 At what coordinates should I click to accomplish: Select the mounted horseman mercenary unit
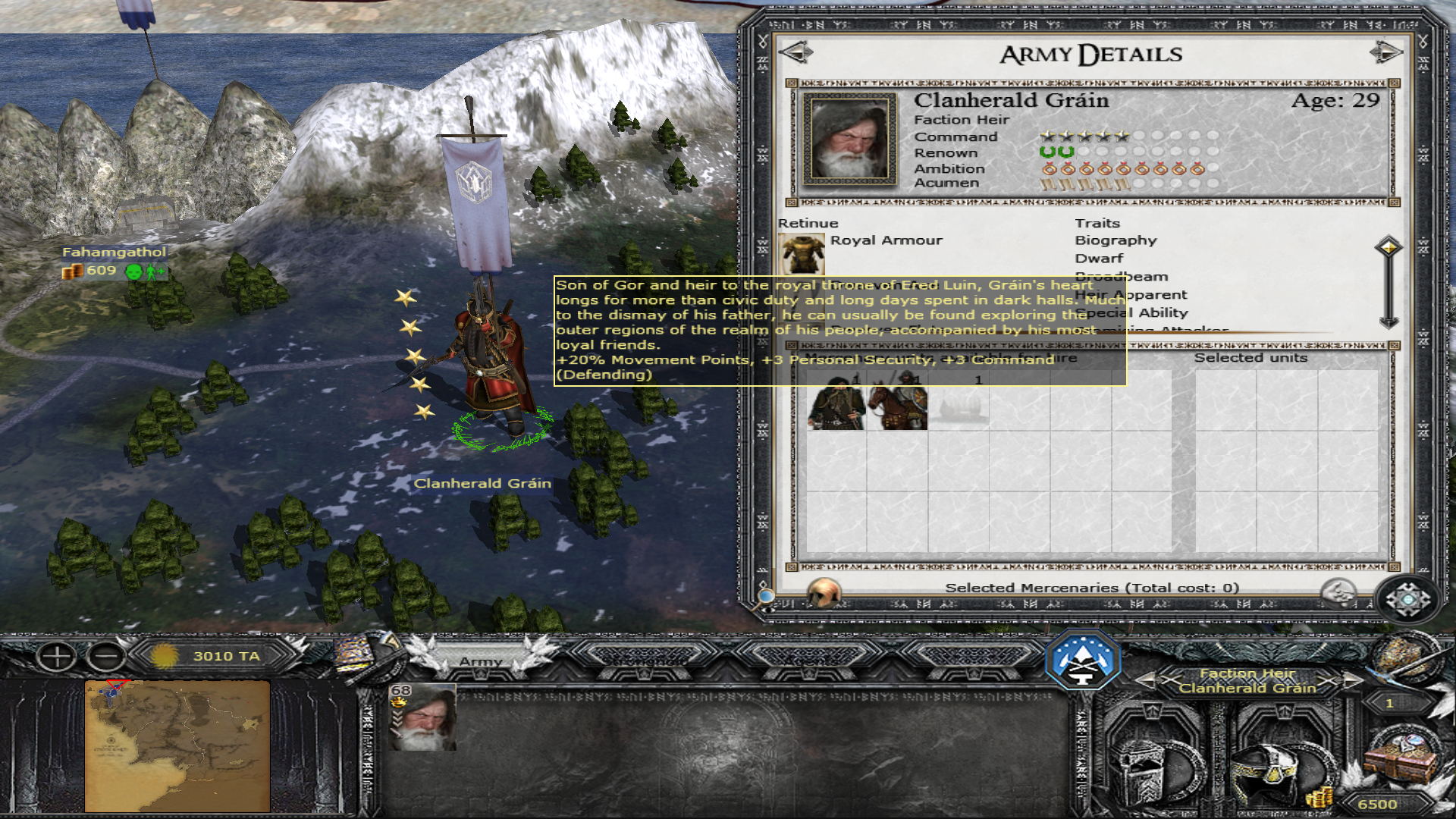coord(897,403)
